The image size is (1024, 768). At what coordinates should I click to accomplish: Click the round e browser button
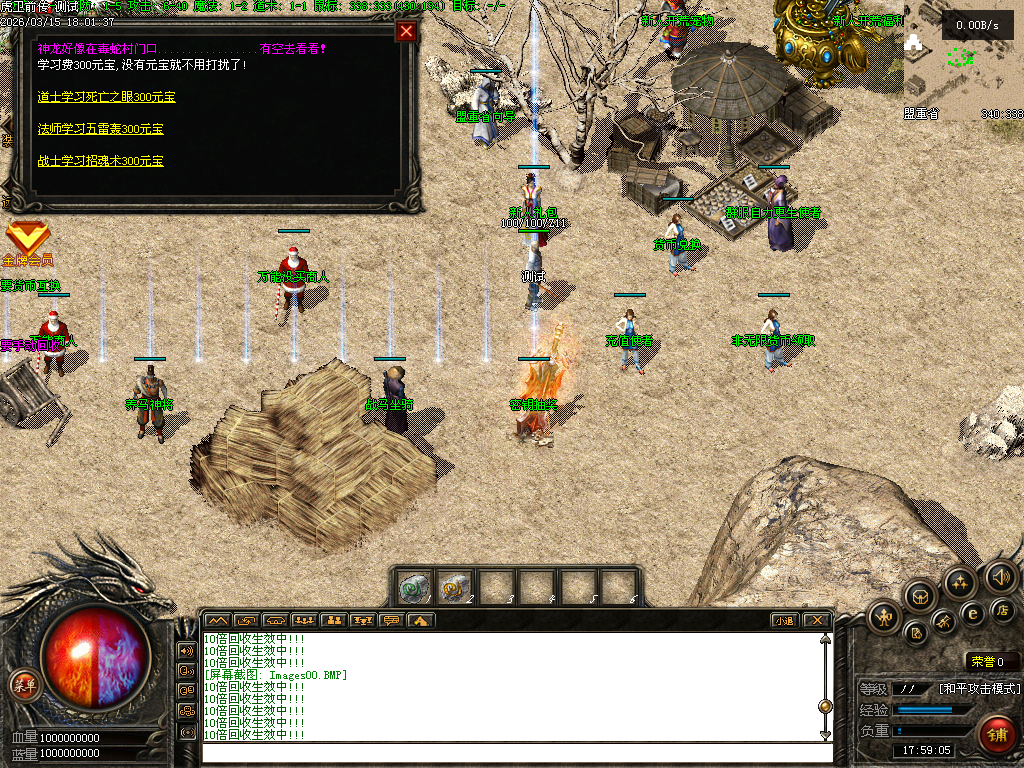point(972,613)
